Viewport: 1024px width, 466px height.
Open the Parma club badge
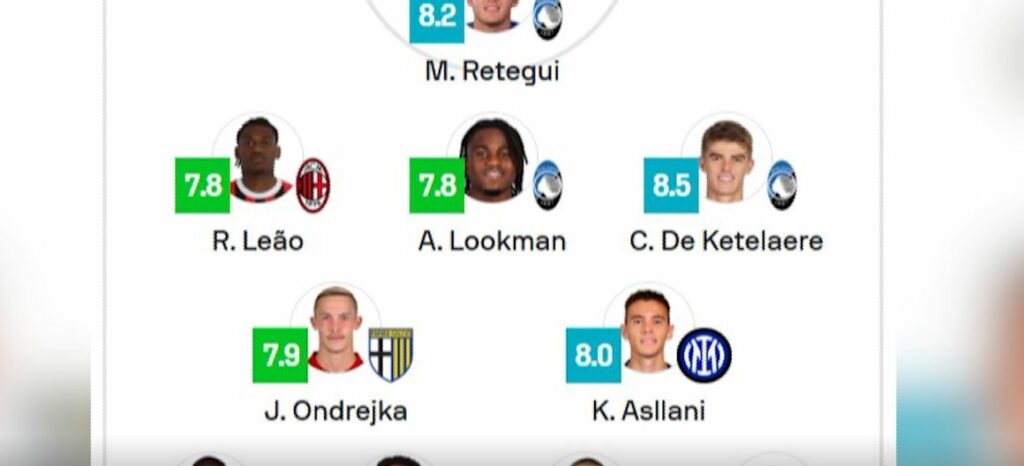[x=391, y=354]
